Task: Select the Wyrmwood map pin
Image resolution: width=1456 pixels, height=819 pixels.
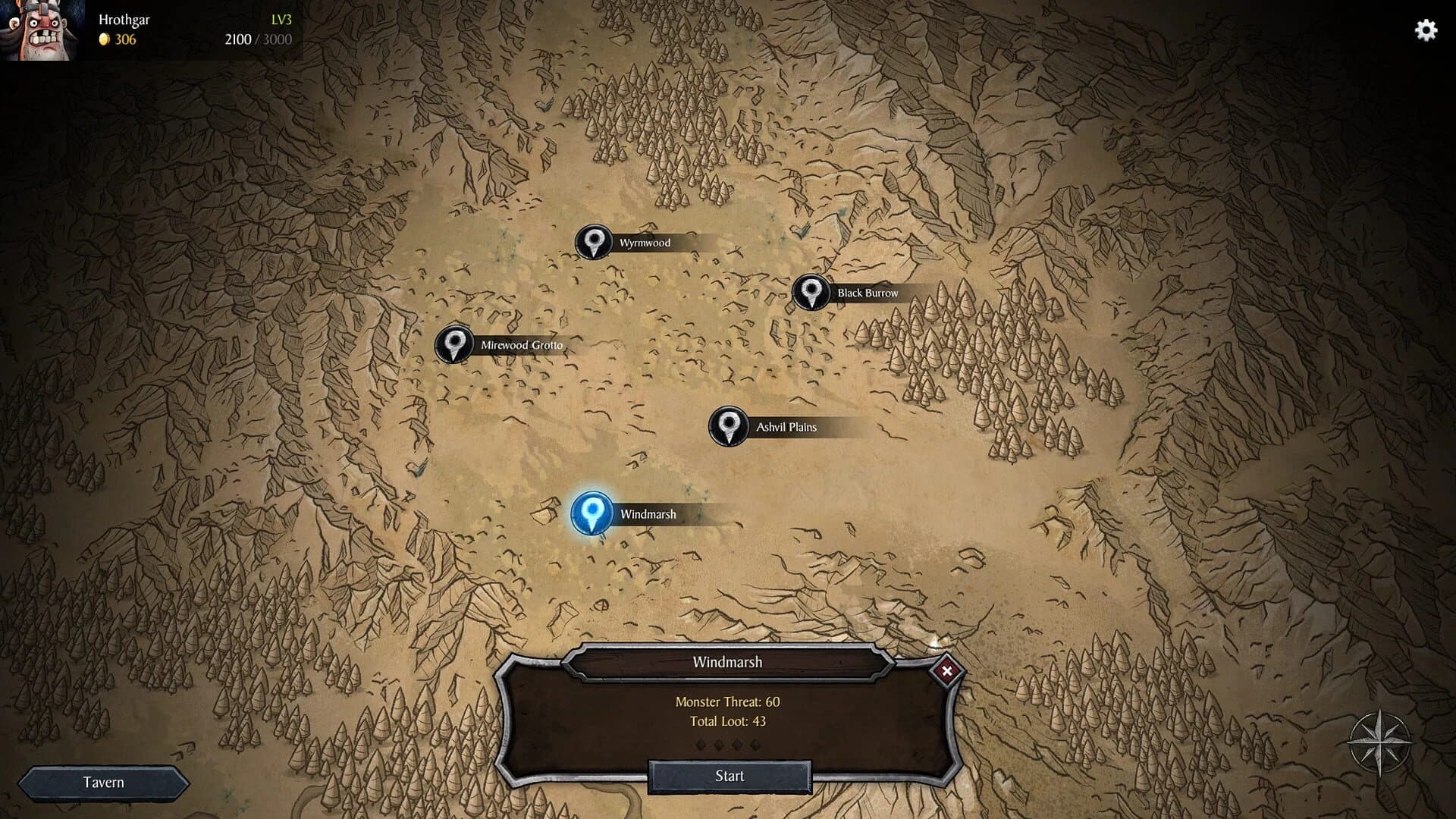Action: click(x=594, y=242)
